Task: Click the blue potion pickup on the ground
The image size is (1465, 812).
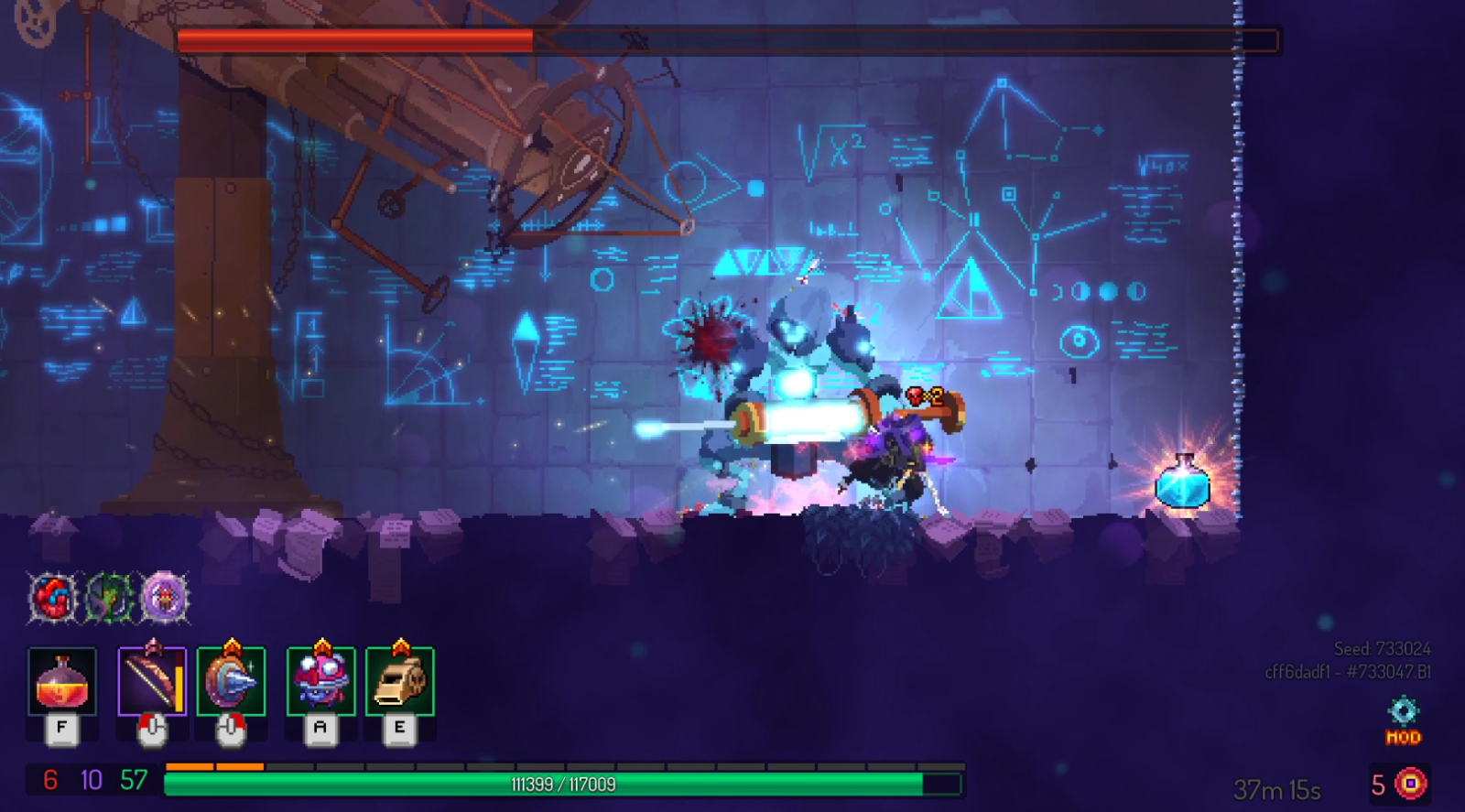Action: pyautogui.click(x=1180, y=487)
